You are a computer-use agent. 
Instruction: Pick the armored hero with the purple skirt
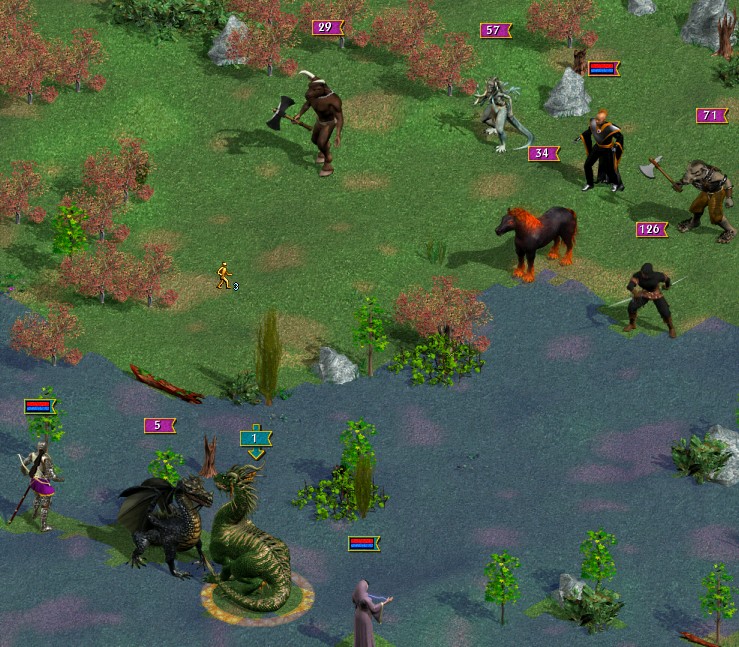click(x=38, y=485)
